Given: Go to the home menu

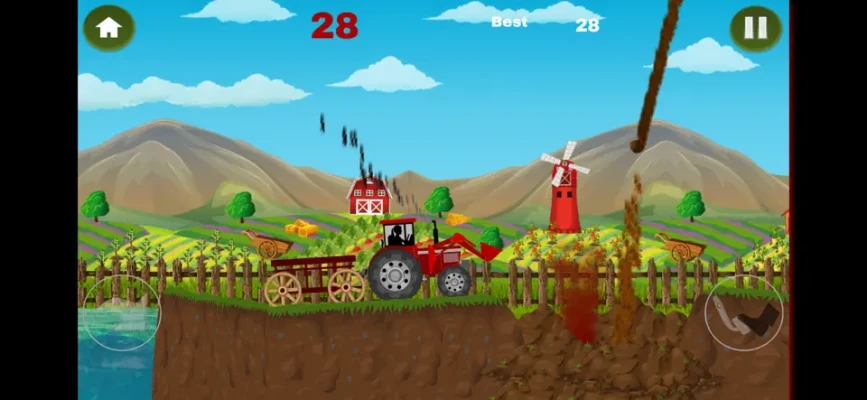Looking at the screenshot, I should (x=108, y=28).
